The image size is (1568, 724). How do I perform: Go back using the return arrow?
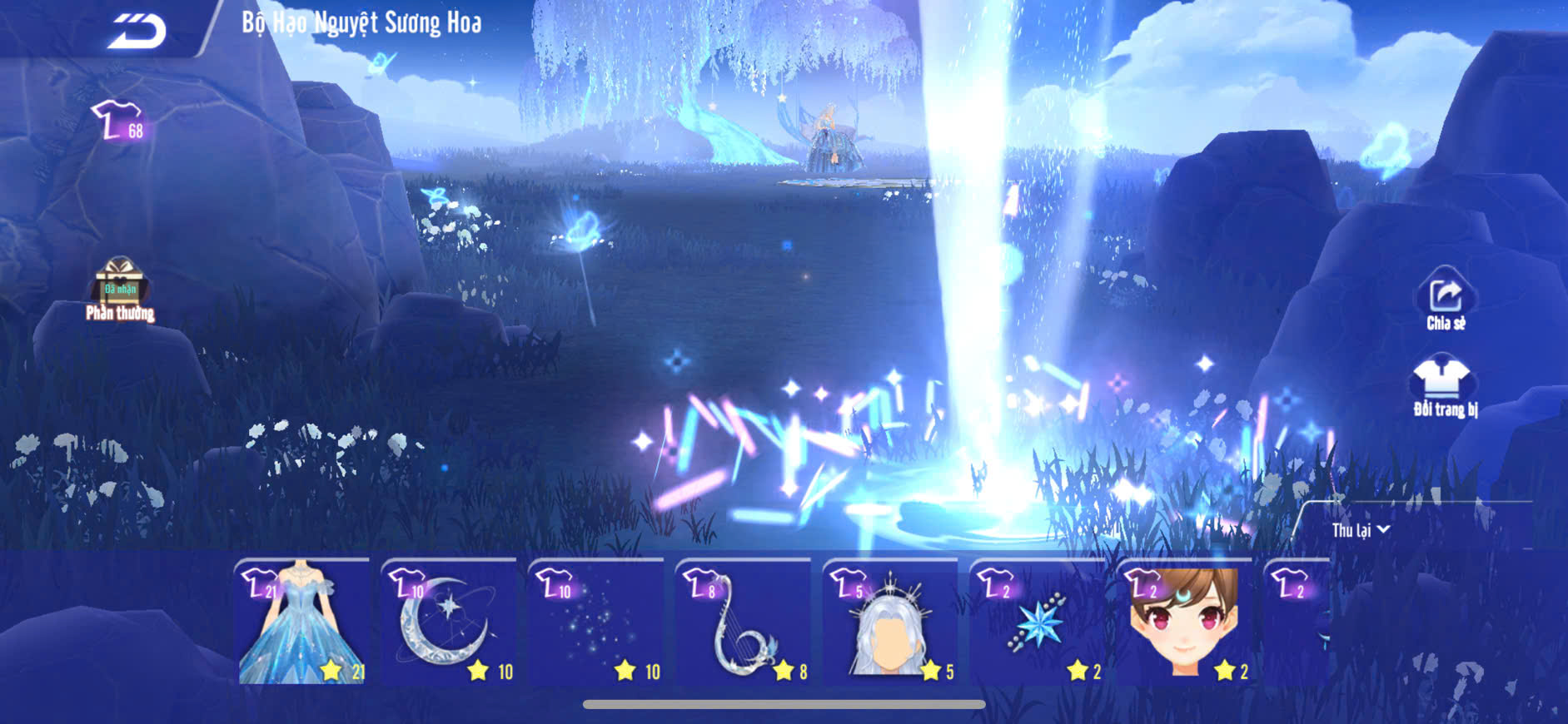[137, 32]
